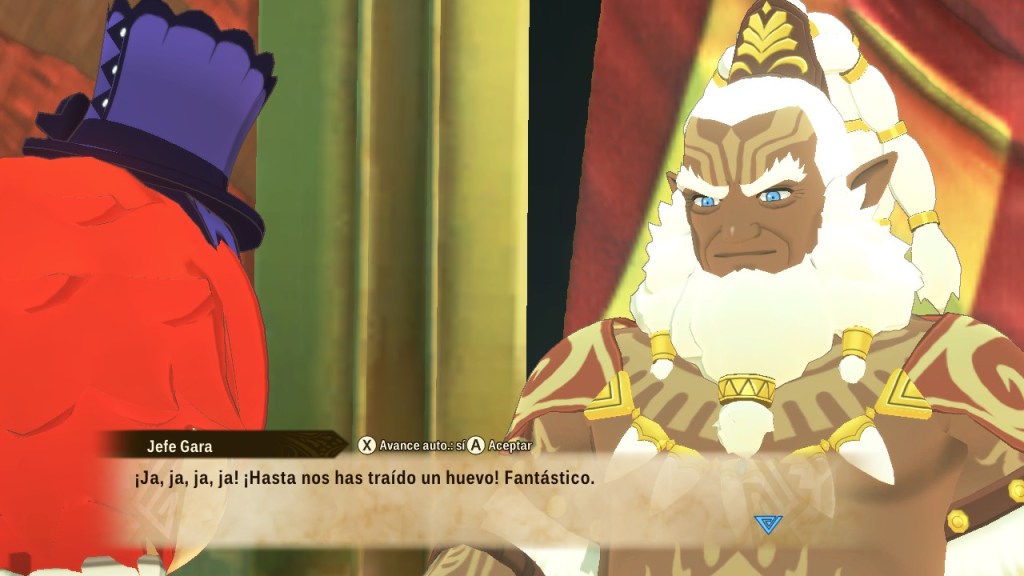Click the blue dialogue advance arrow

pos(767,523)
